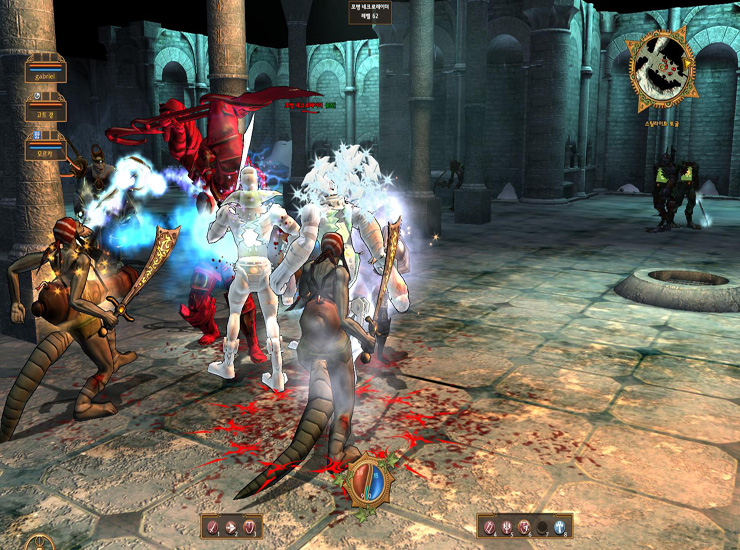Activate the sword slash skill in slot 1

click(x=213, y=526)
